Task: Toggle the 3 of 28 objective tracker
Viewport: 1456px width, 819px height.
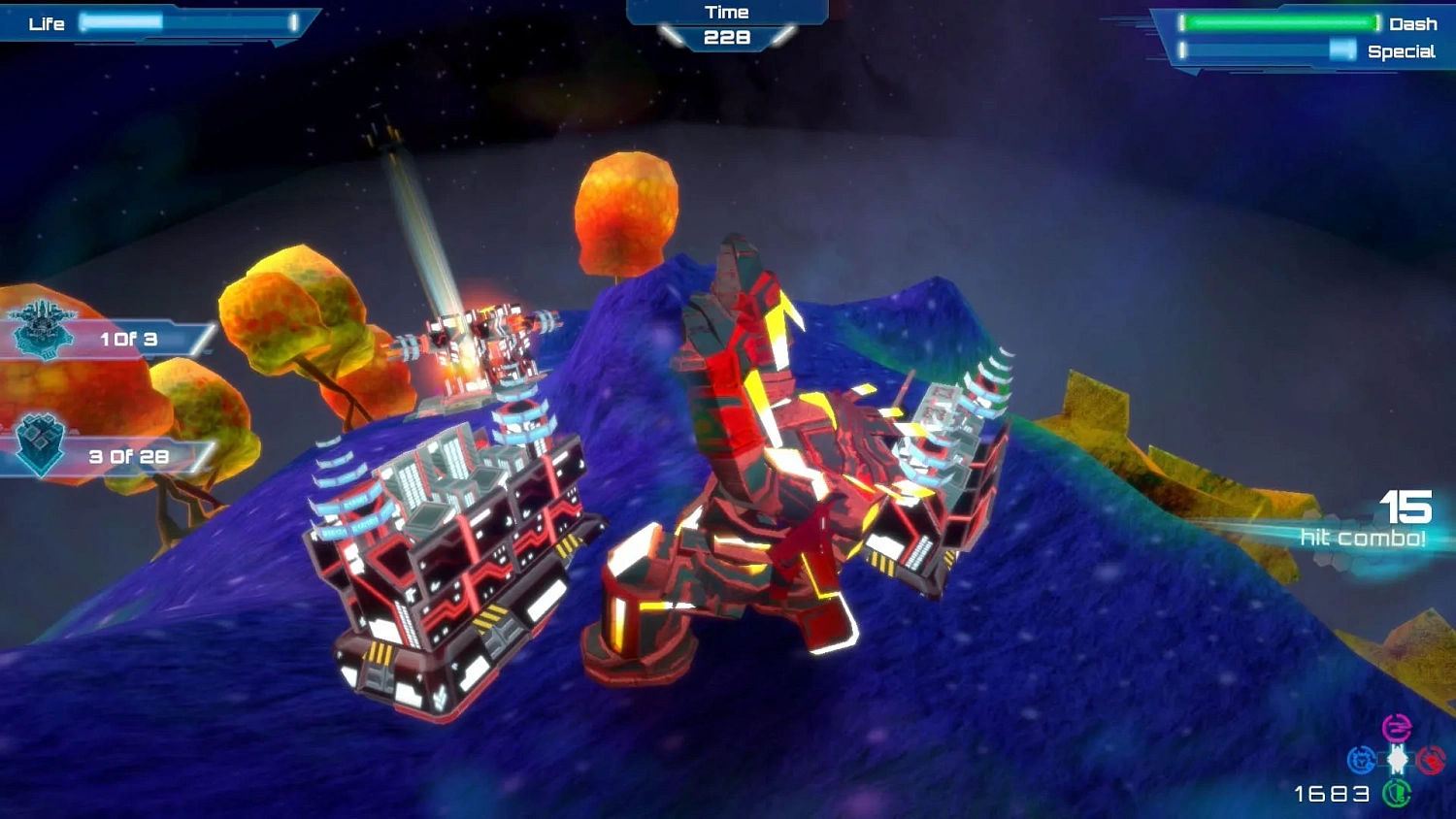Action: (127, 454)
